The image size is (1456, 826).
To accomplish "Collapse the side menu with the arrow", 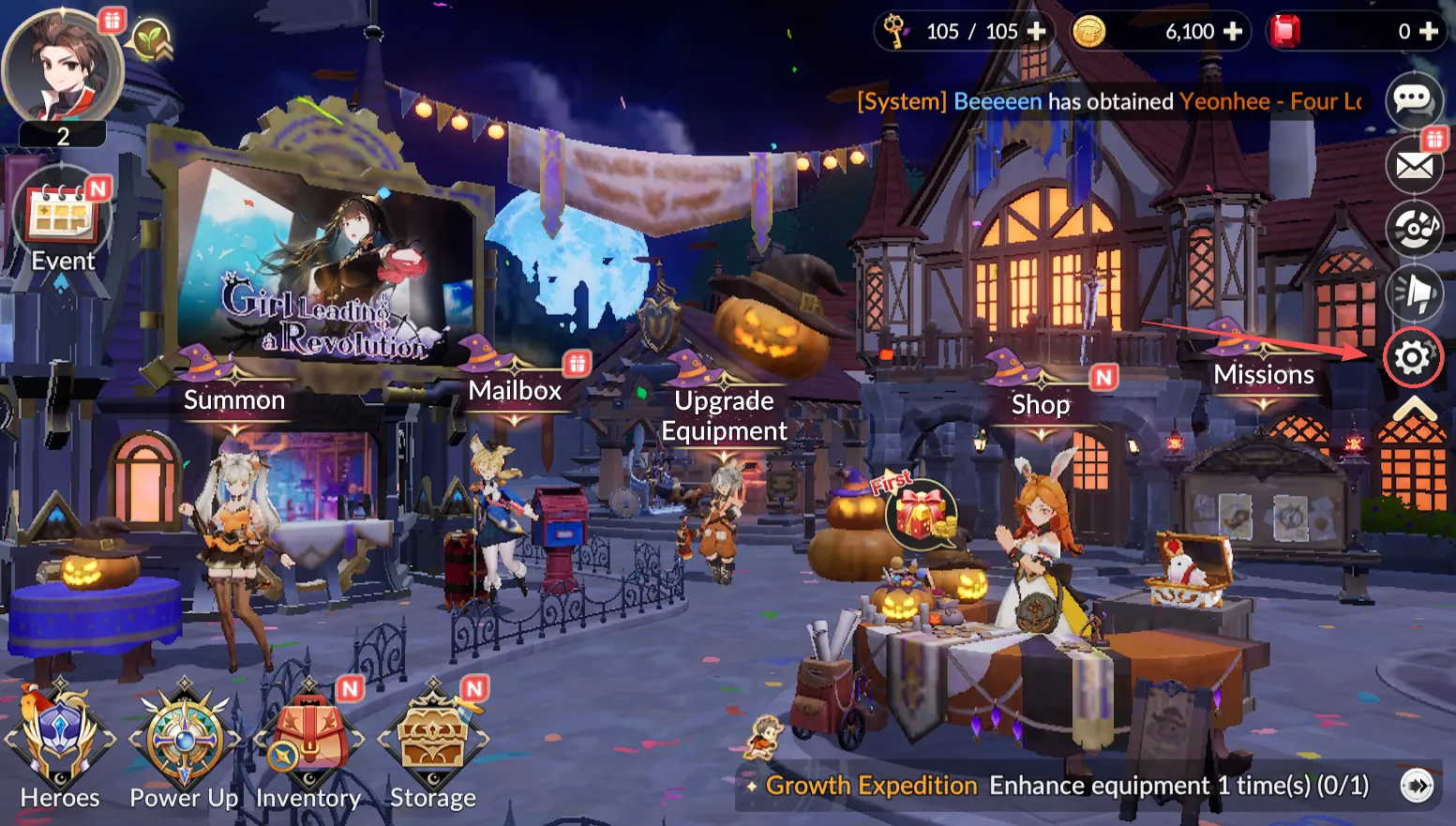I will pos(1414,409).
